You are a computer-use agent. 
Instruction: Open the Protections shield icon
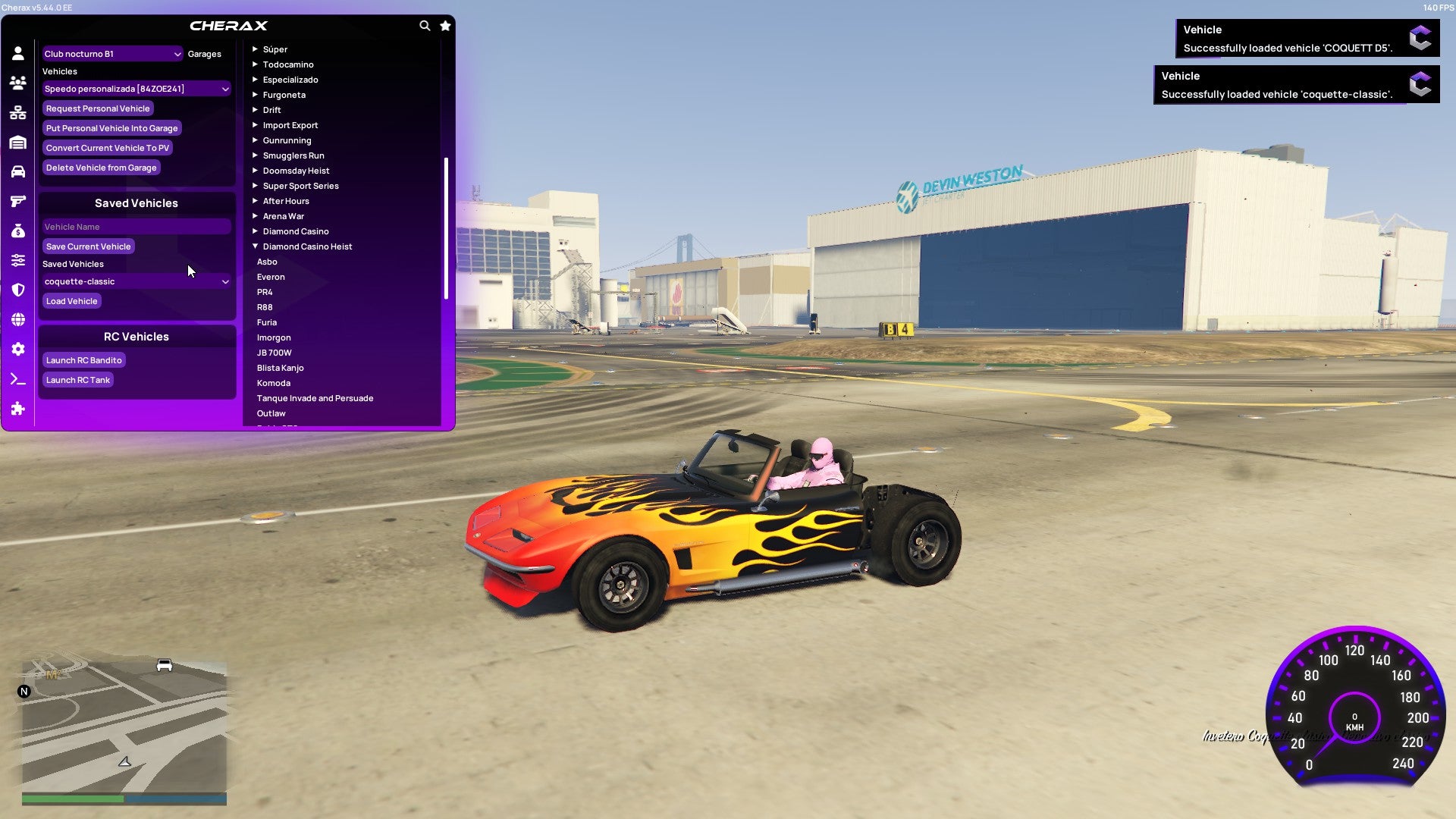coord(18,290)
